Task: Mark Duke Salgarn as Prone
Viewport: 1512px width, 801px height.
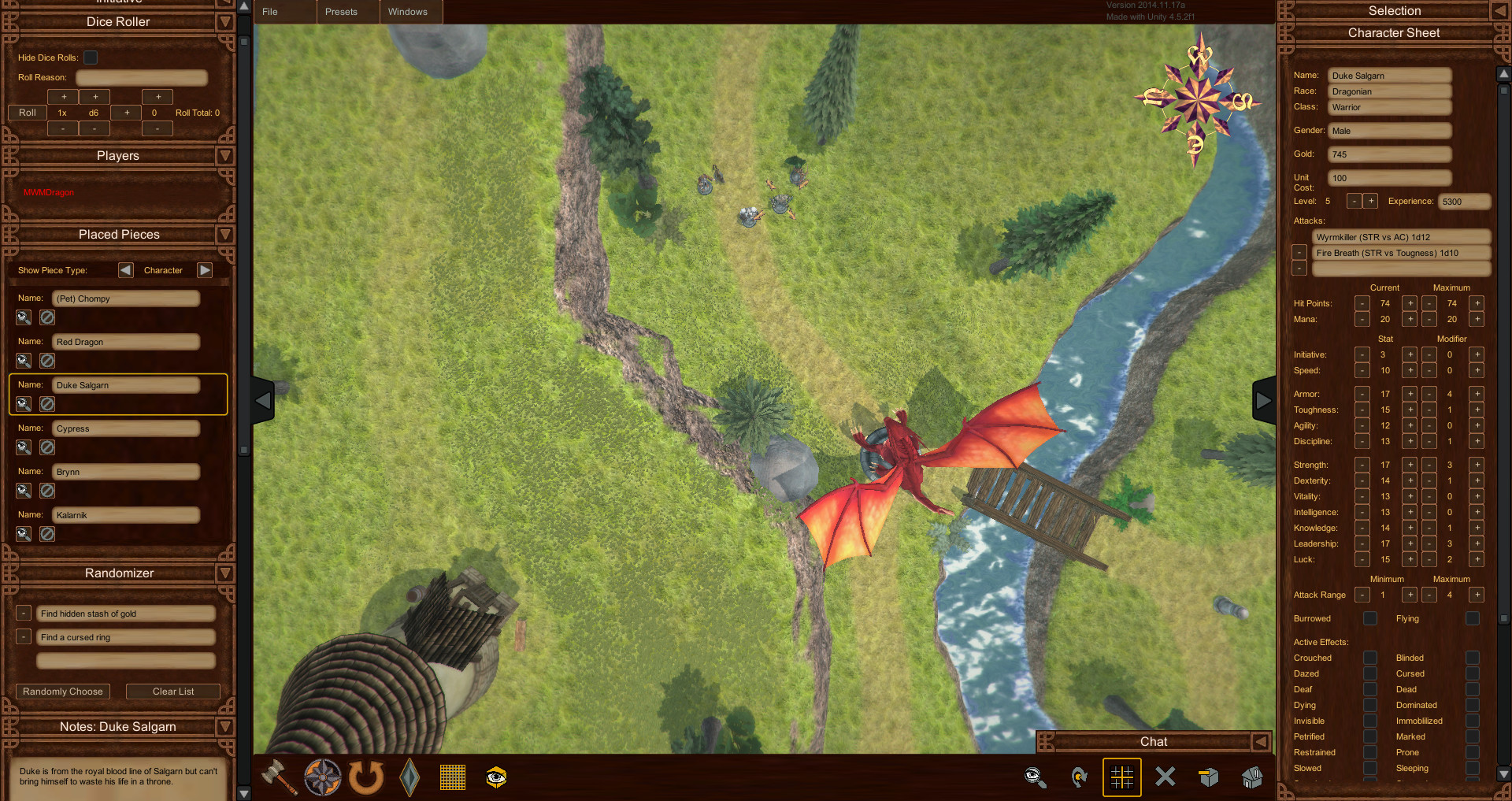Action: point(1473,752)
